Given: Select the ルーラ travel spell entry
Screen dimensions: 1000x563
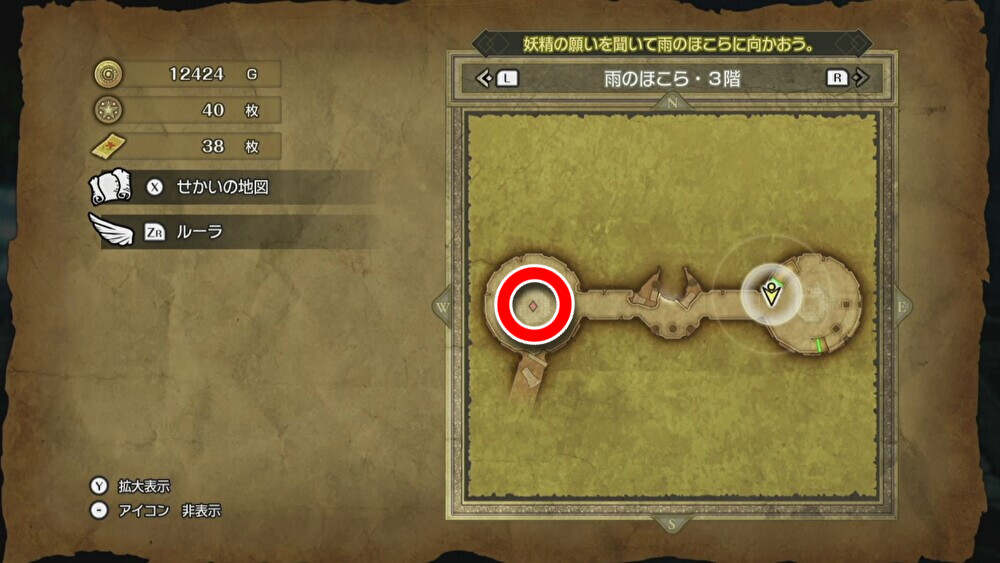Looking at the screenshot, I should pos(199,232).
